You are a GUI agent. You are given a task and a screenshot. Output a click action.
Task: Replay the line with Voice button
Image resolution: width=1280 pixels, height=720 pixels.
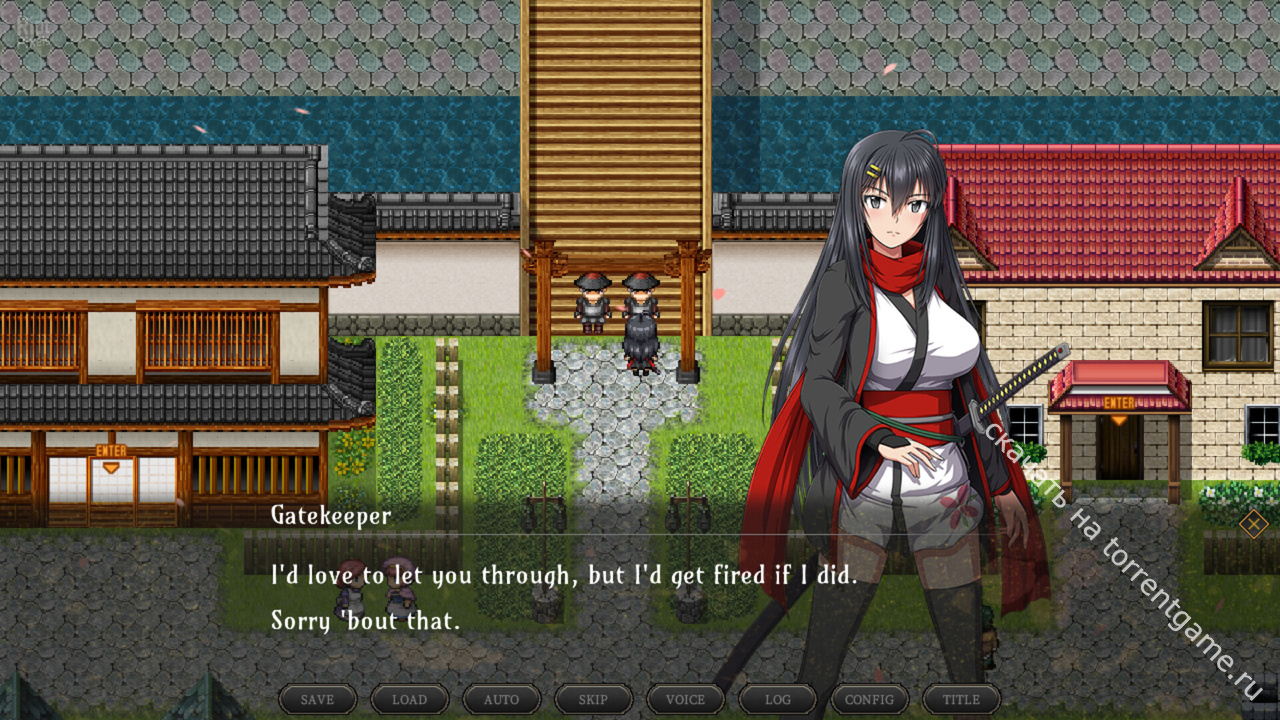(x=685, y=699)
